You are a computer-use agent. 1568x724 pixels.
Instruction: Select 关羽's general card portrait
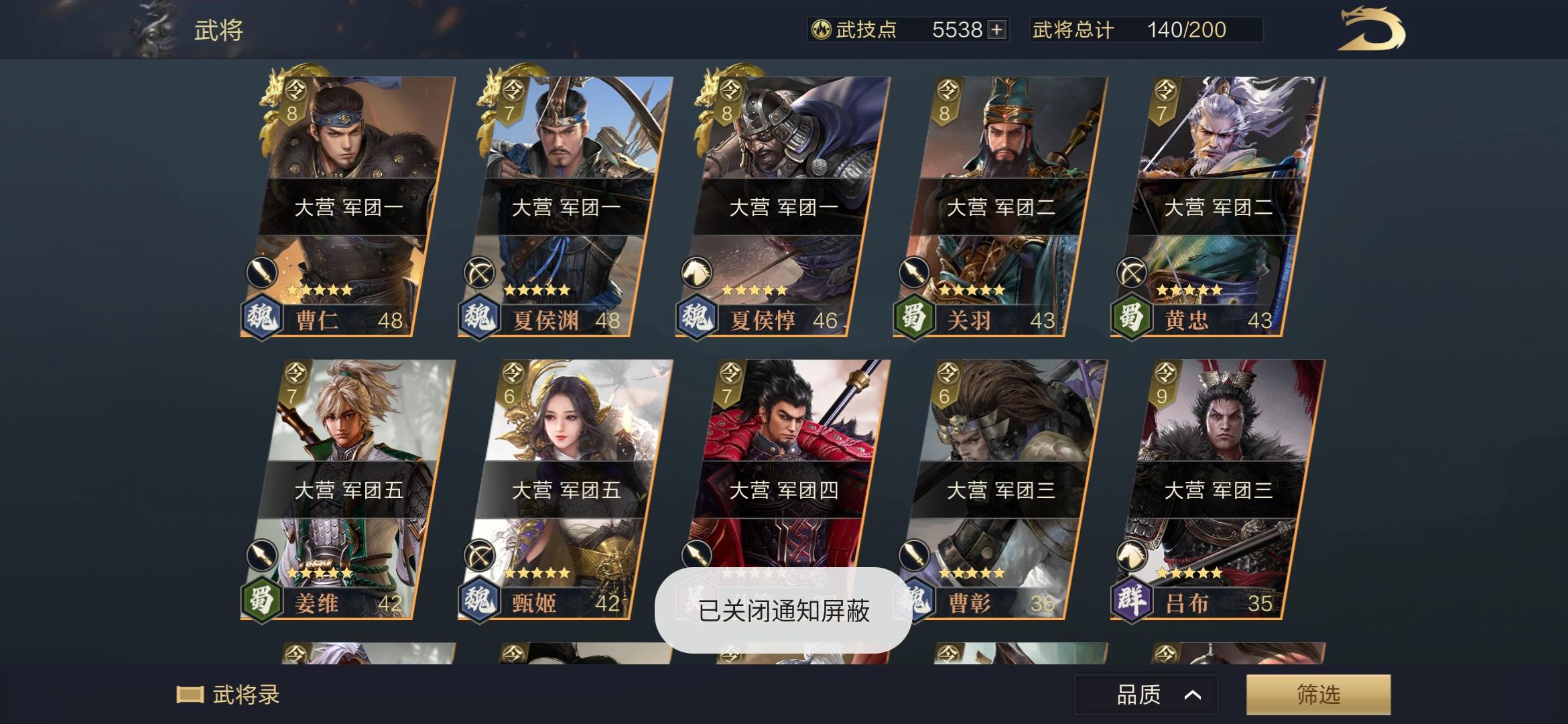[x=998, y=154]
